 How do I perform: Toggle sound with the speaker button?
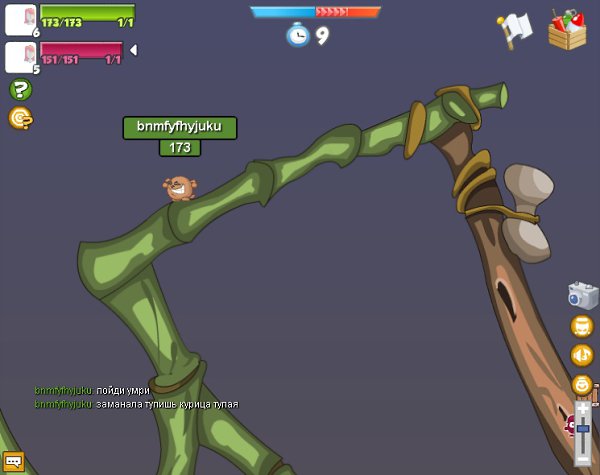[582, 355]
